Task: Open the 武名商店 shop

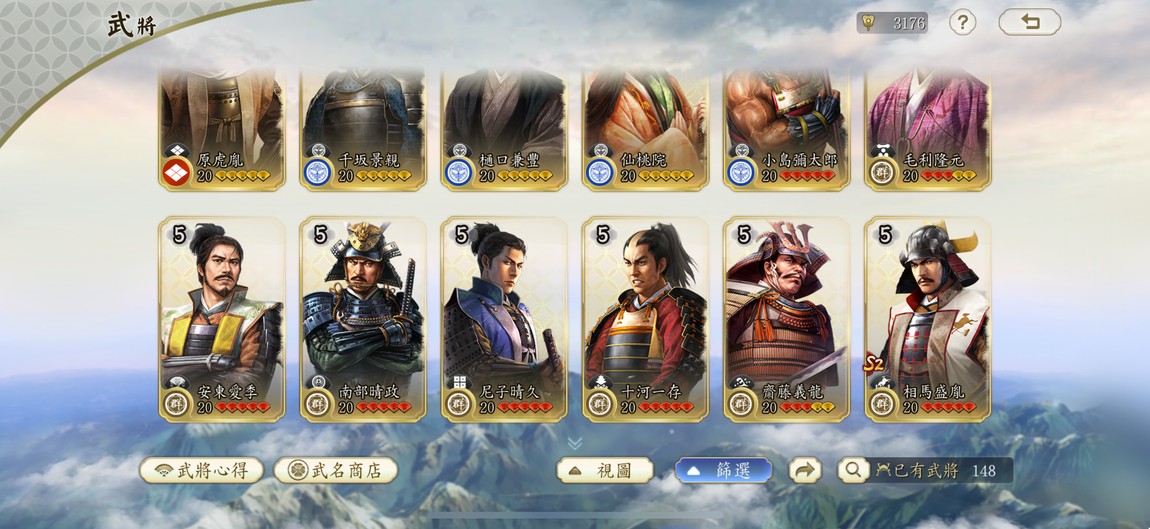Action: pyautogui.click(x=336, y=470)
